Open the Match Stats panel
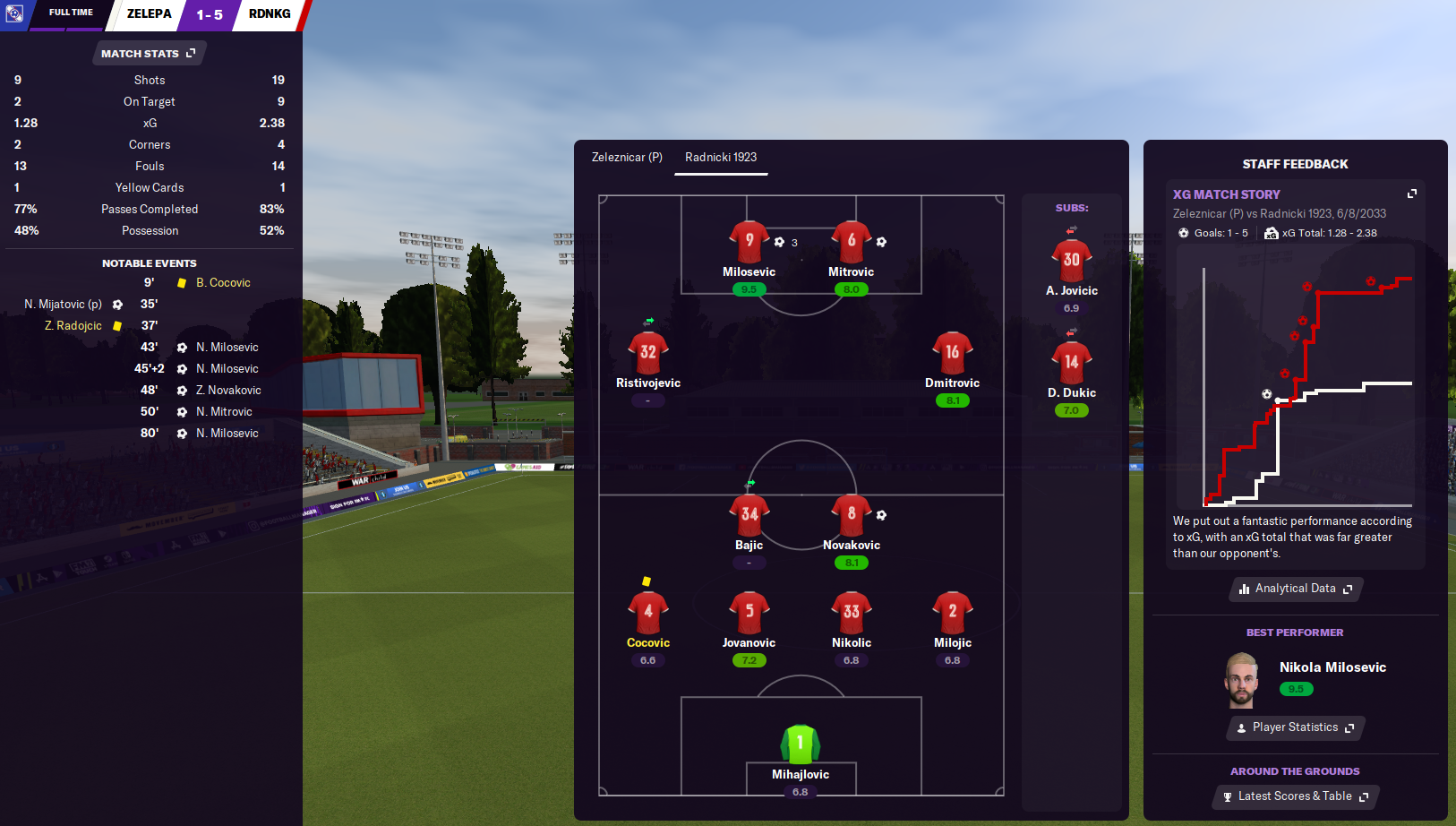The height and width of the screenshot is (826, 1456). 149,54
